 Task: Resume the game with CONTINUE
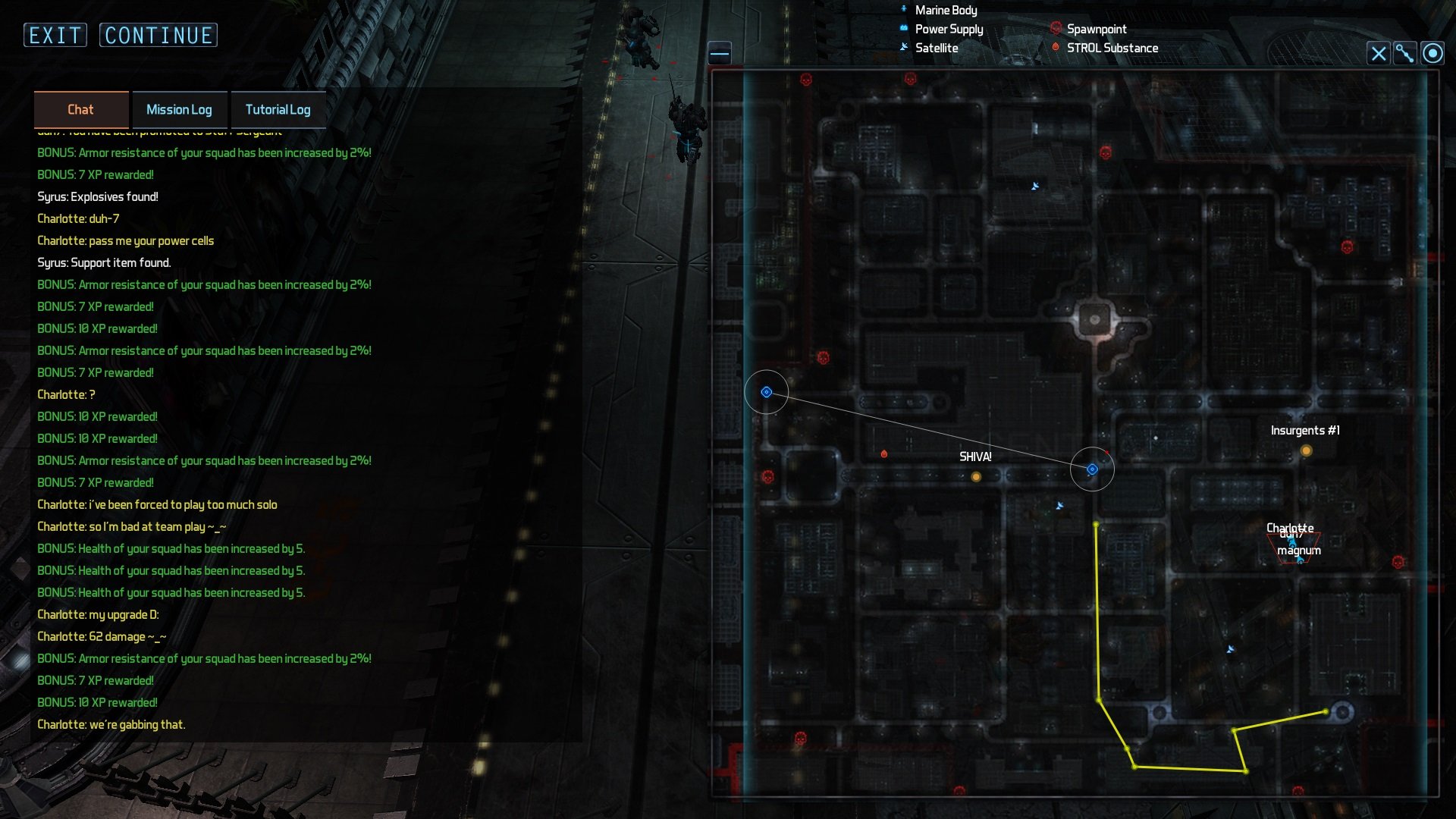point(158,35)
